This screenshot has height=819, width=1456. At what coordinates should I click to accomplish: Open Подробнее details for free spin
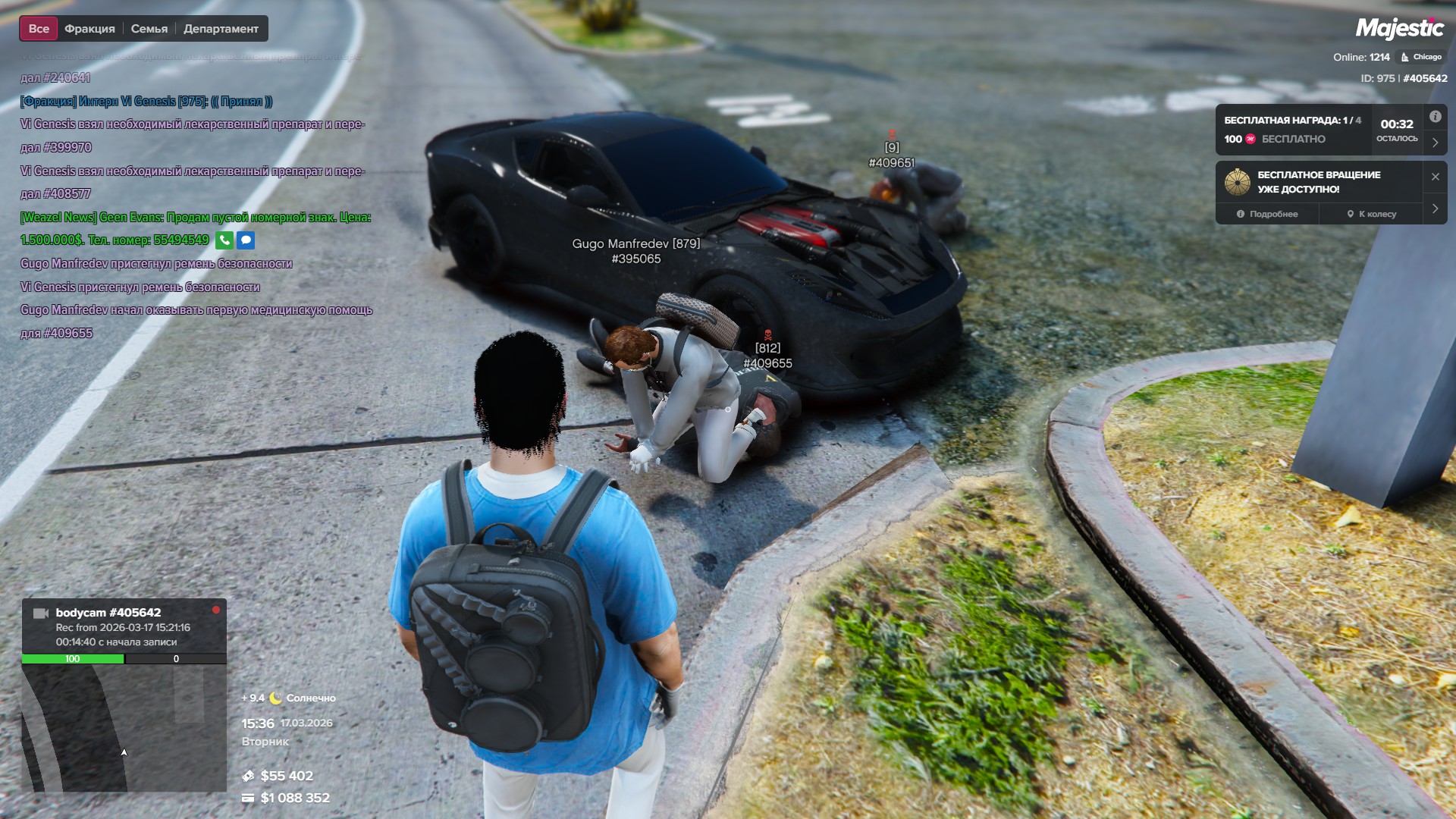point(1267,214)
